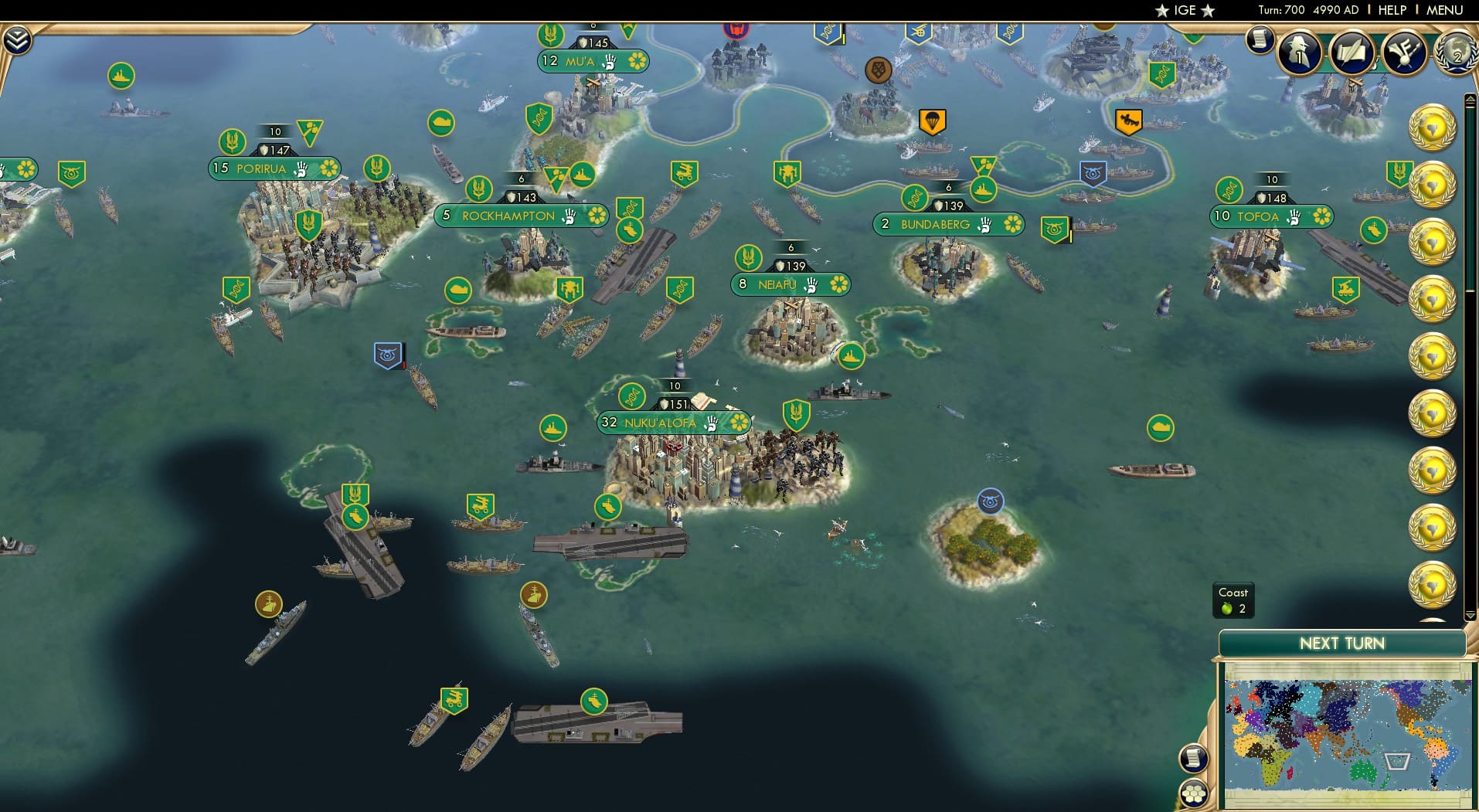Open the espionage overview spy icon
This screenshot has width=1479, height=812.
pos(1300,52)
